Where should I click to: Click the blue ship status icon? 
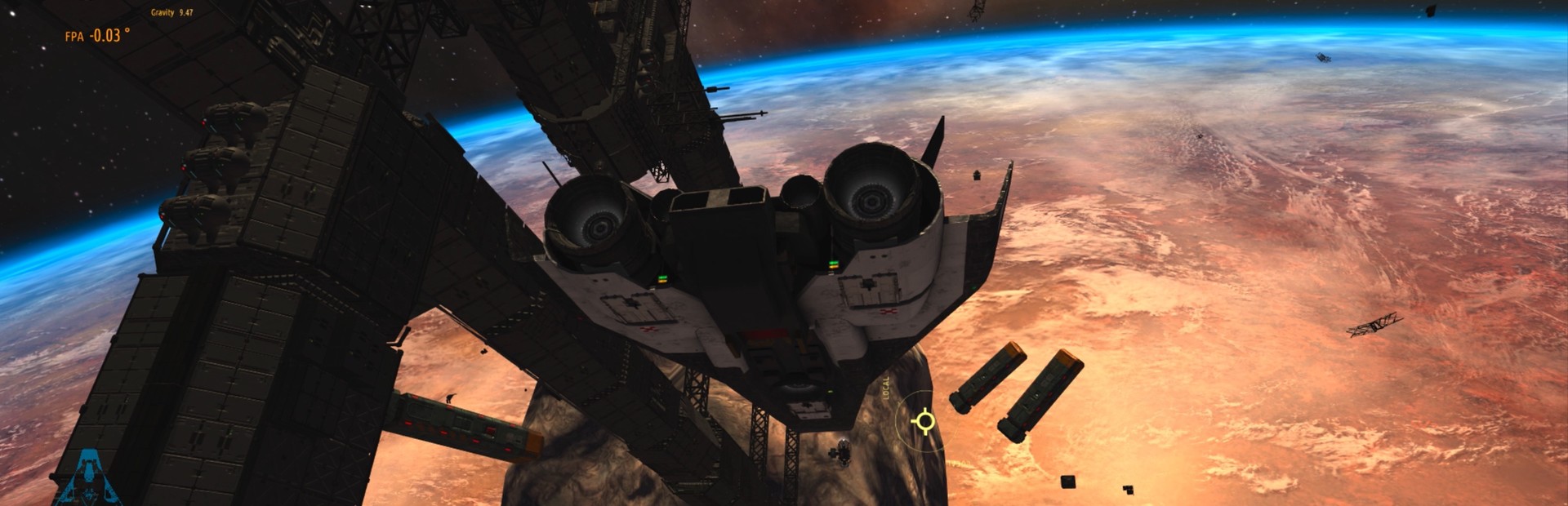[x=87, y=477]
